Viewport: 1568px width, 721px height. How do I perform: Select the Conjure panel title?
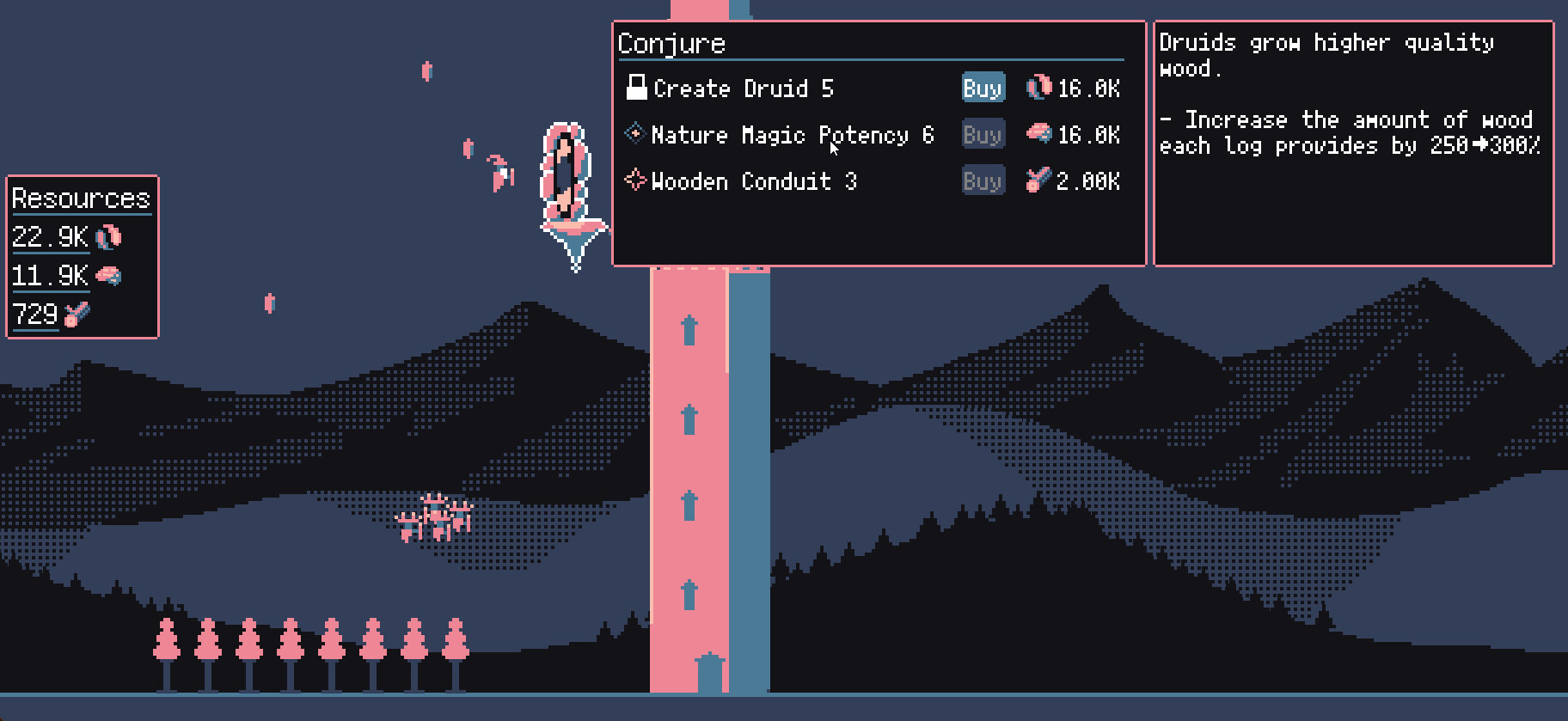click(671, 43)
